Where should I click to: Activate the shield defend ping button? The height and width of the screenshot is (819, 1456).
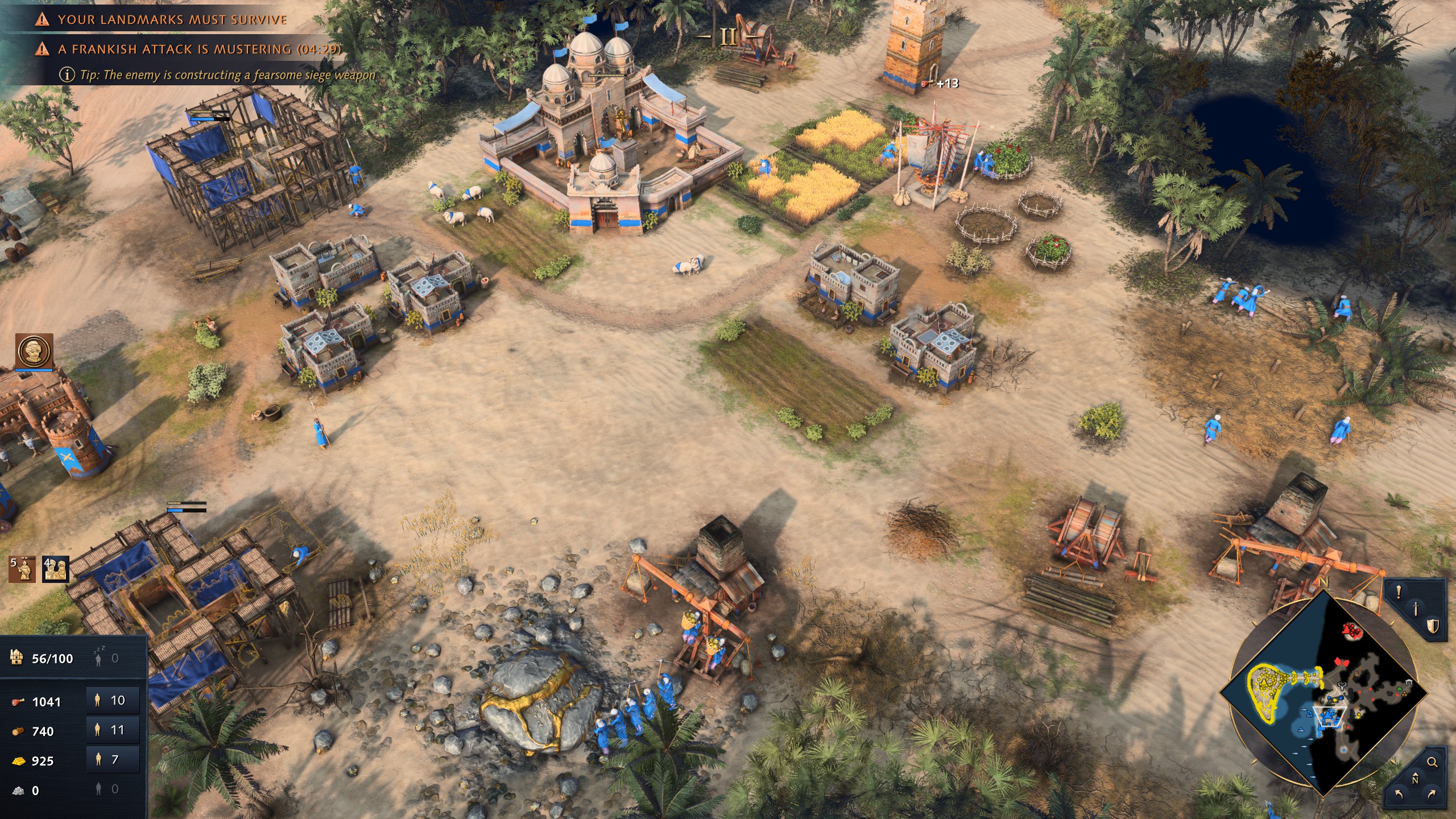(x=1432, y=627)
